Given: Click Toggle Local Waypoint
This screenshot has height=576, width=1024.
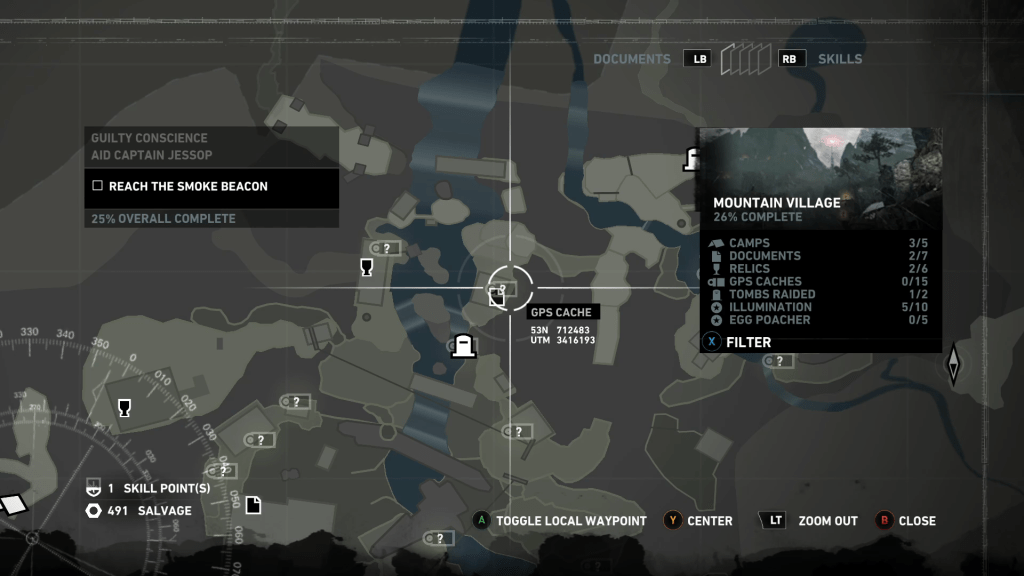Looking at the screenshot, I should click(x=571, y=521).
